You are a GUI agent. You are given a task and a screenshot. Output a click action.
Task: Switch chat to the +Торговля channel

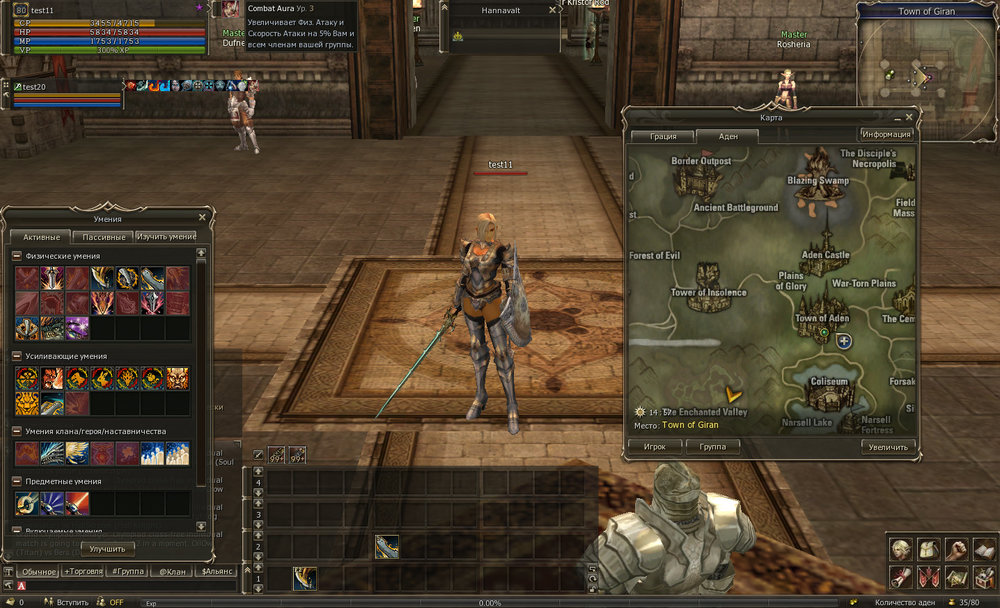[x=82, y=571]
